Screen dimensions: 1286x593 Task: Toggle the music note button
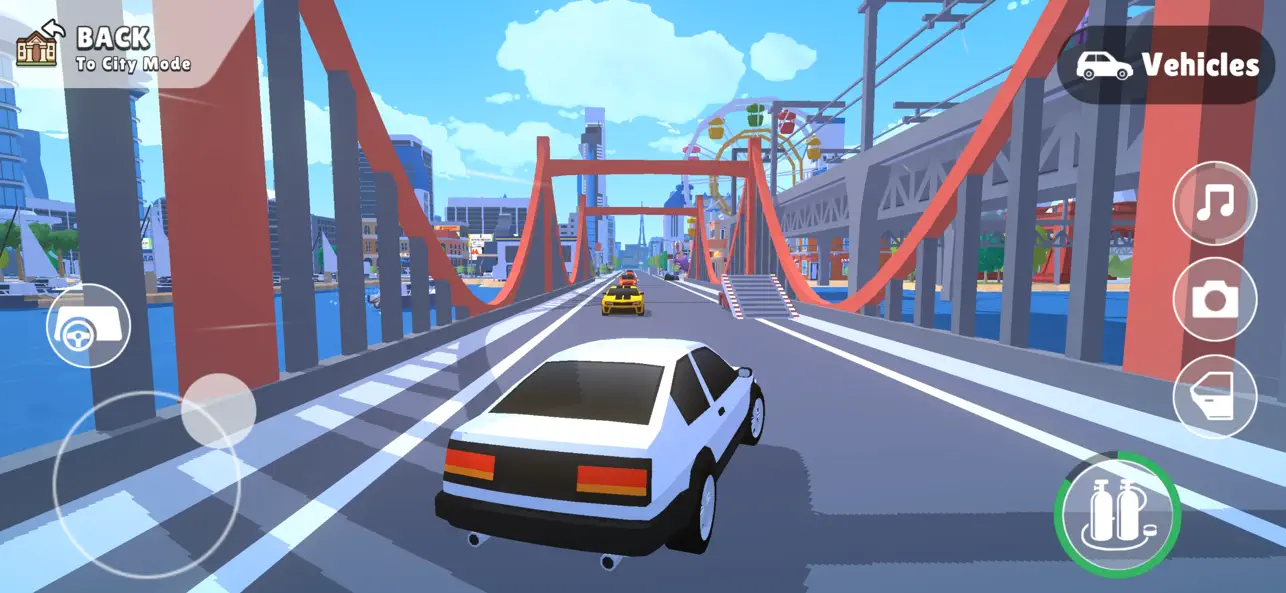(1214, 203)
